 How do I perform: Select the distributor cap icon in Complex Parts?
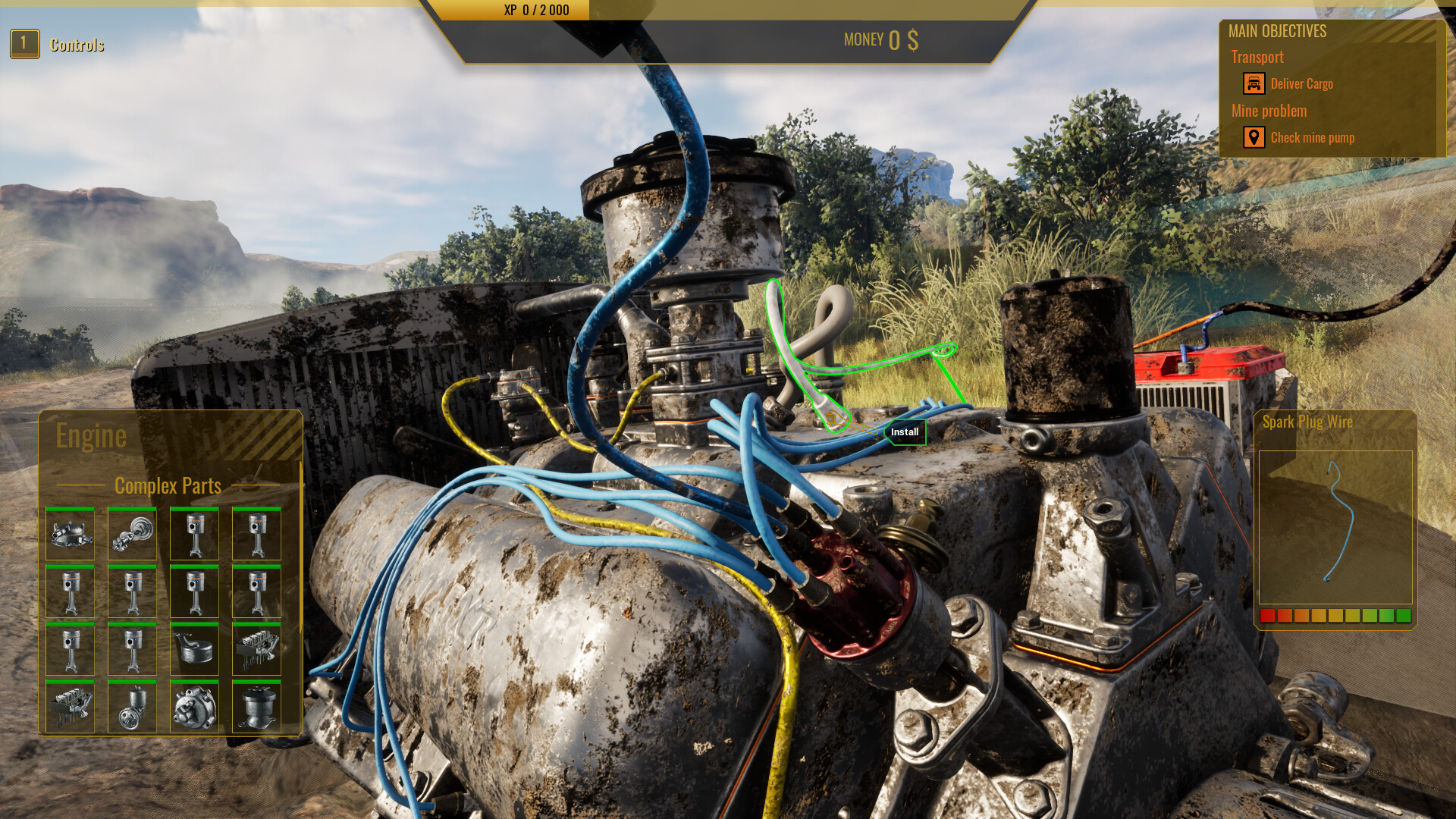[x=70, y=533]
